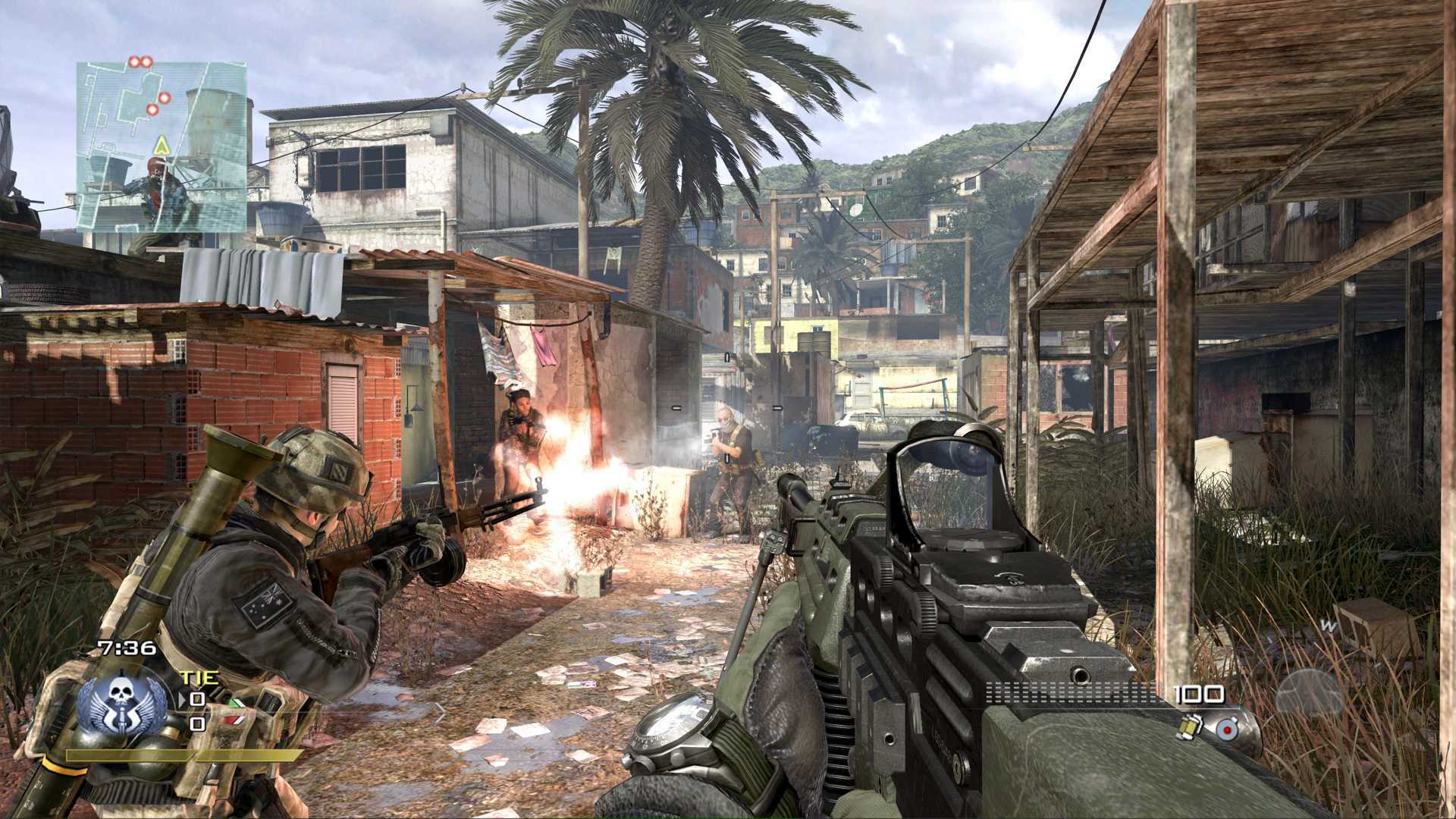Select the flashbang equipment icon
Image resolution: width=1456 pixels, height=819 pixels.
coord(1227,729)
